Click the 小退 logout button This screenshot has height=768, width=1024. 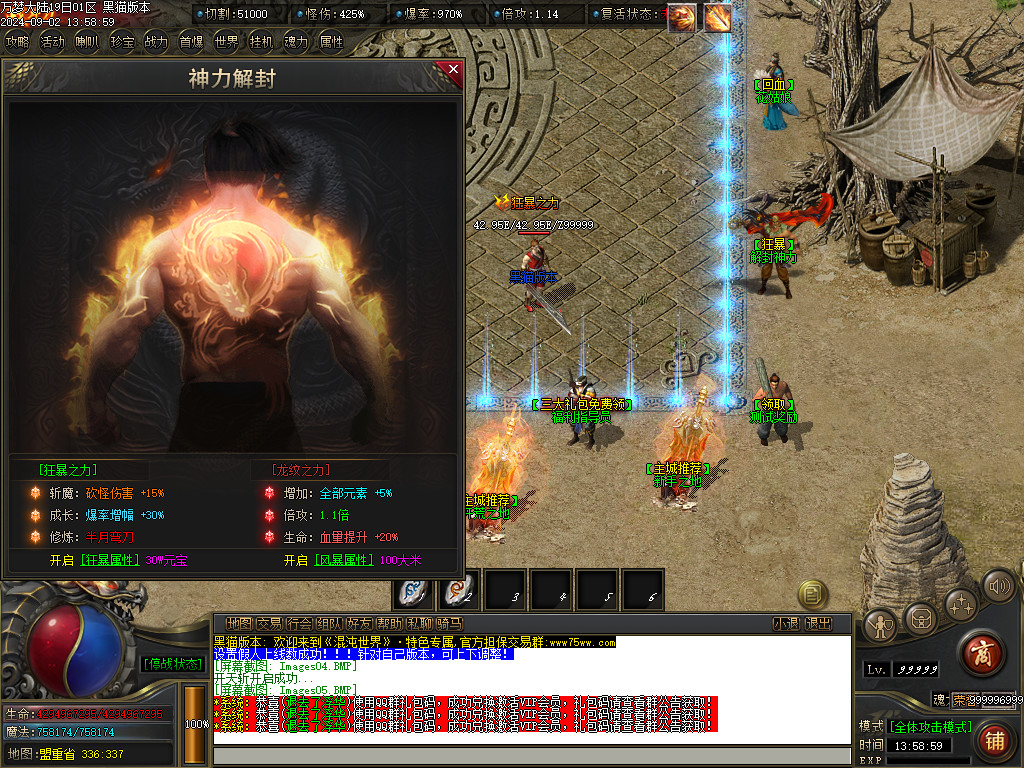click(x=786, y=623)
